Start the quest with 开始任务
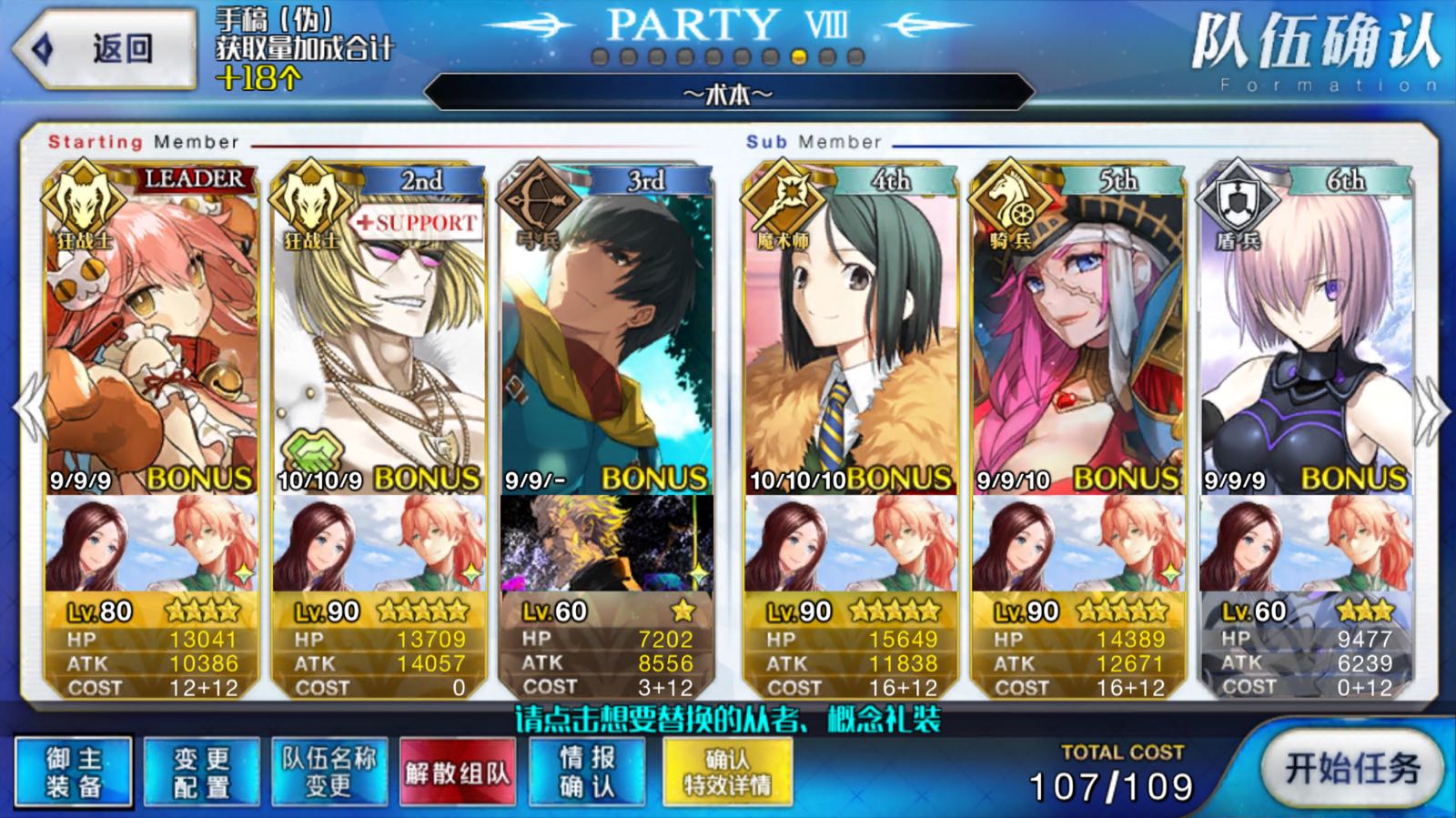This screenshot has width=1456, height=818. click(x=1352, y=769)
